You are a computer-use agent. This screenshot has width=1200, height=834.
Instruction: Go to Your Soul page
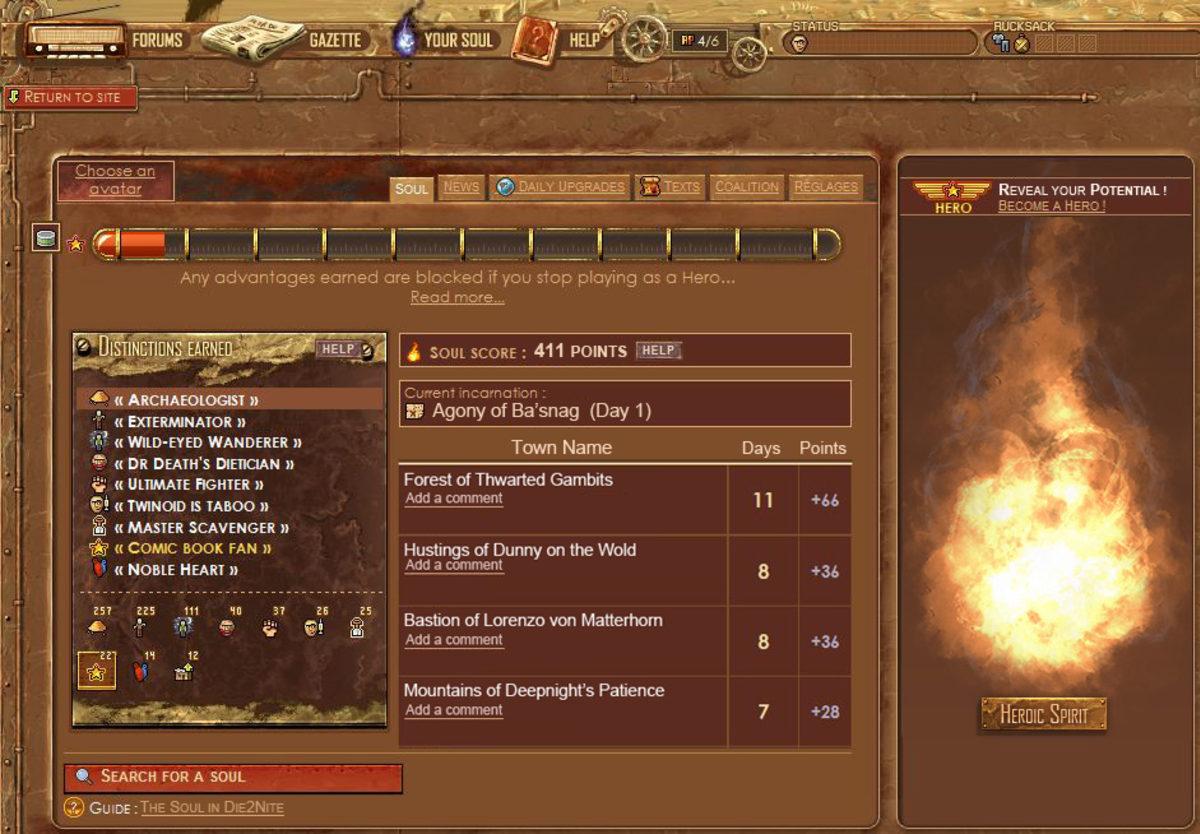click(x=457, y=40)
